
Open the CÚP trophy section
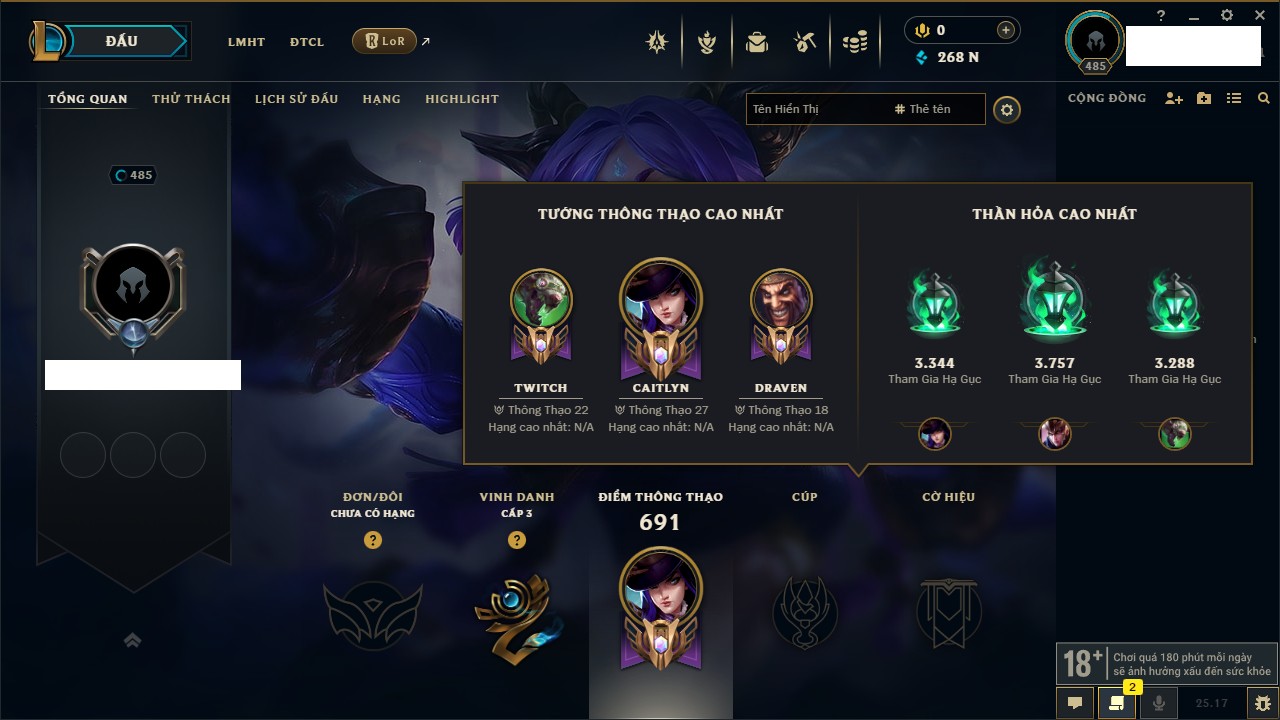pos(805,610)
